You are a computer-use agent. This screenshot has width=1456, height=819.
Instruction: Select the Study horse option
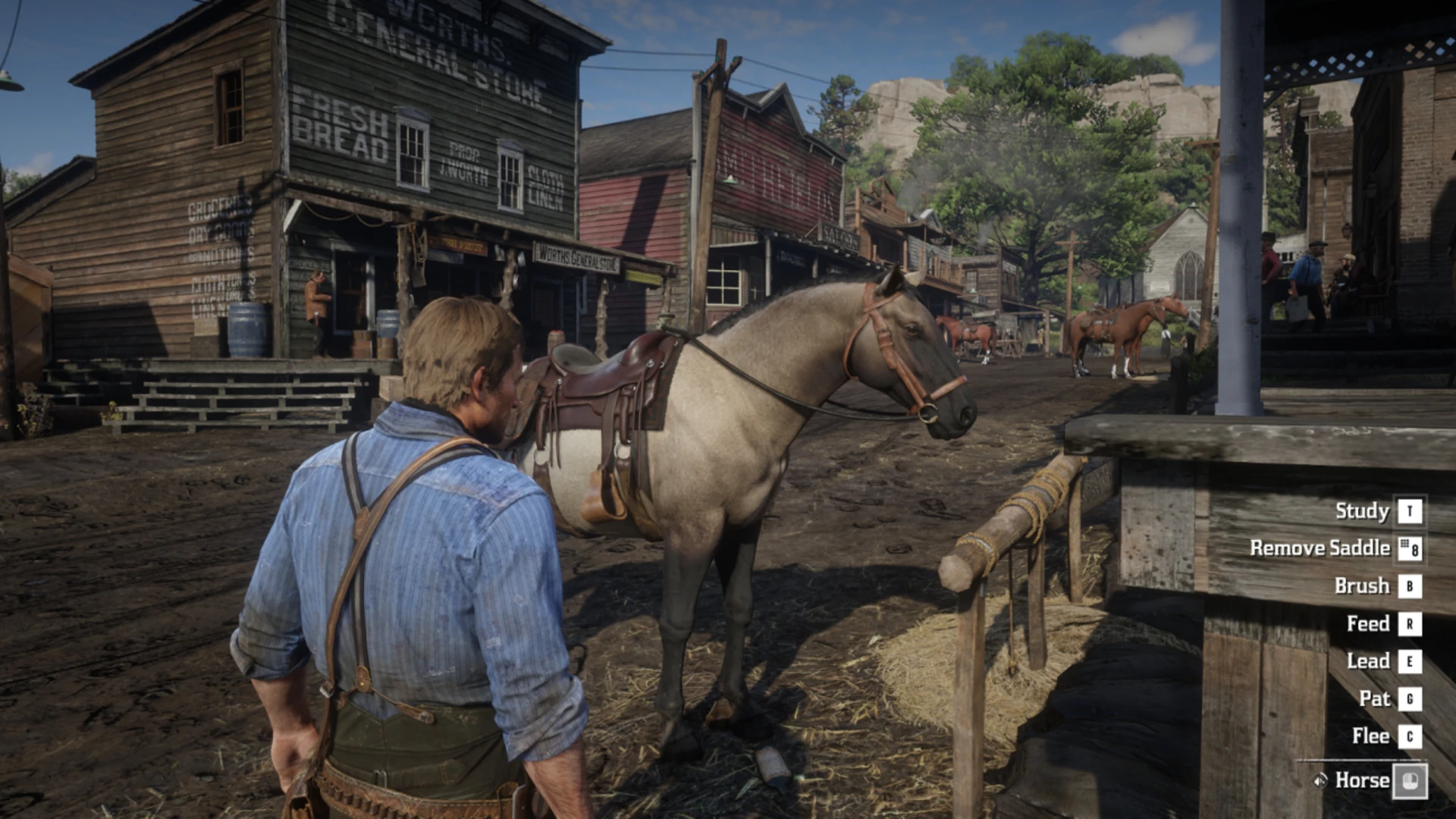click(x=1362, y=511)
